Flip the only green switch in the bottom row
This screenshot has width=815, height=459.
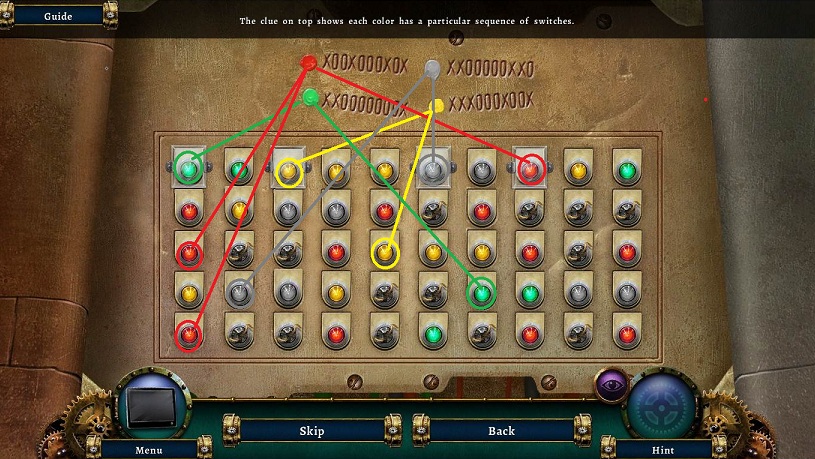pos(433,334)
